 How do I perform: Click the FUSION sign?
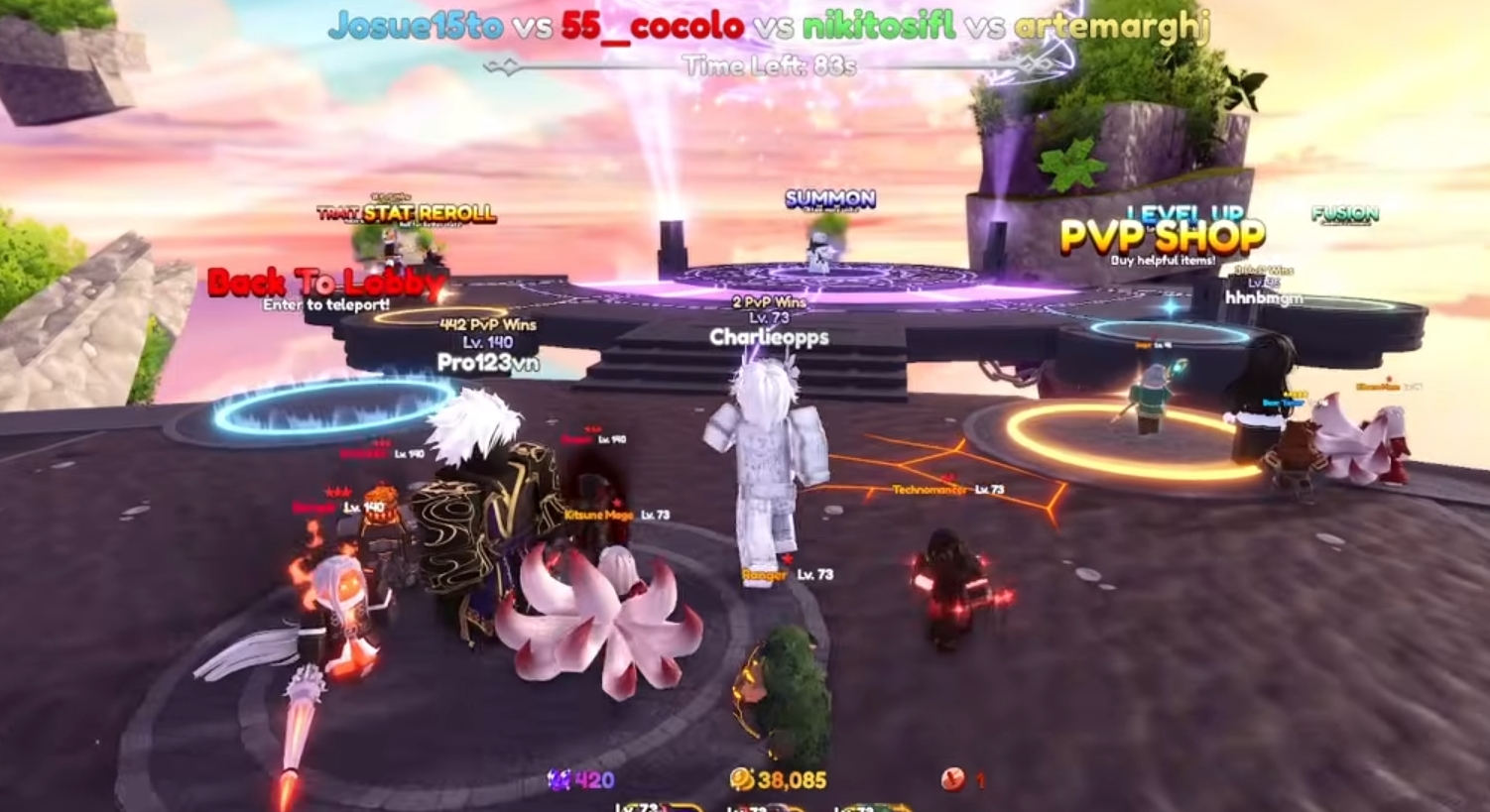click(1343, 212)
